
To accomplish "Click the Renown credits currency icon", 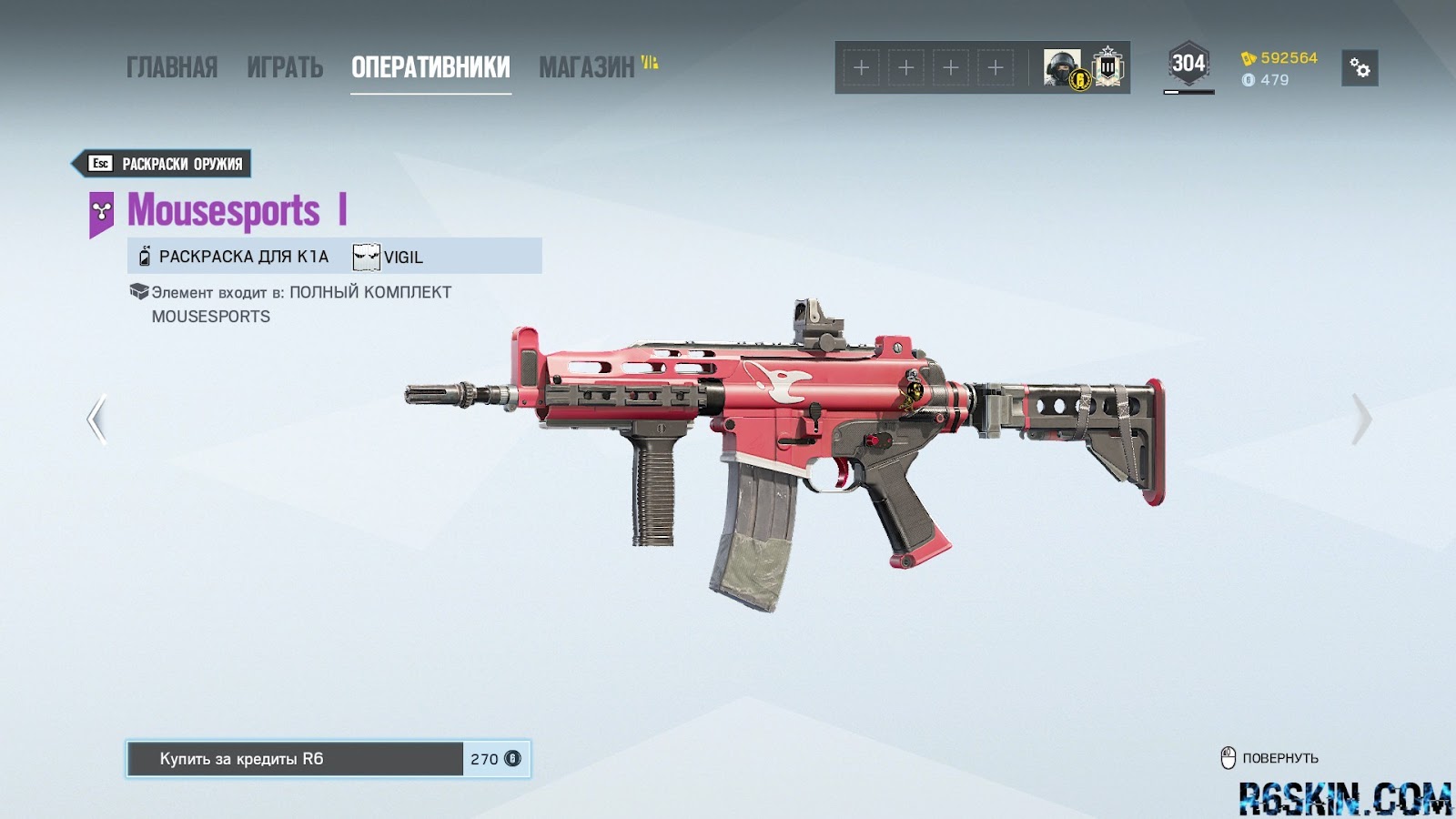I will [x=1247, y=56].
